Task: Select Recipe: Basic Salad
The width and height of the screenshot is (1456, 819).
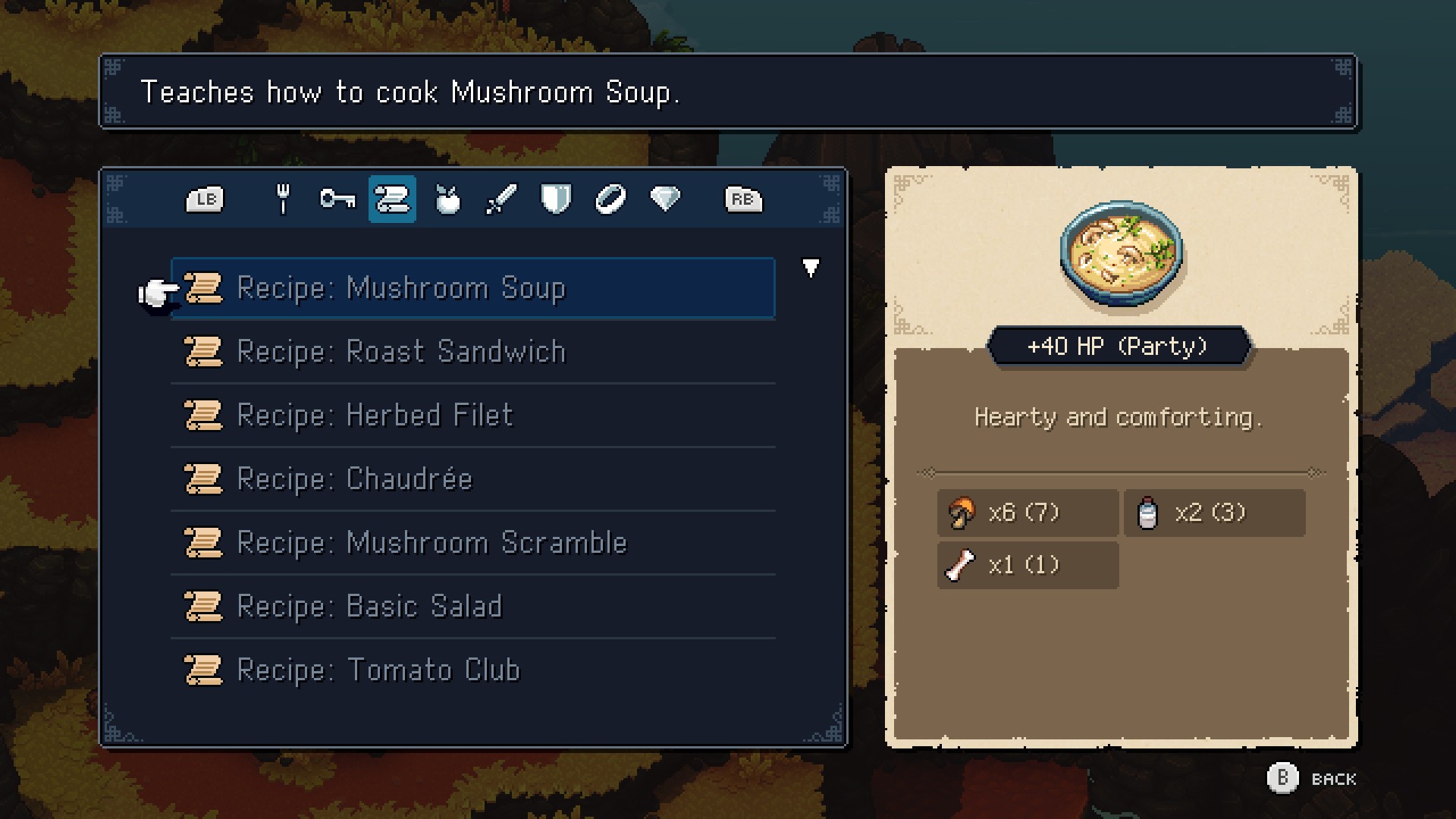Action: (472, 607)
